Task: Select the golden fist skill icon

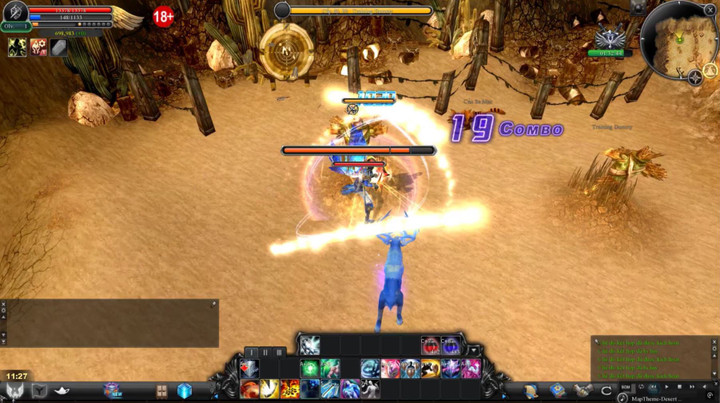Action: tap(430, 369)
